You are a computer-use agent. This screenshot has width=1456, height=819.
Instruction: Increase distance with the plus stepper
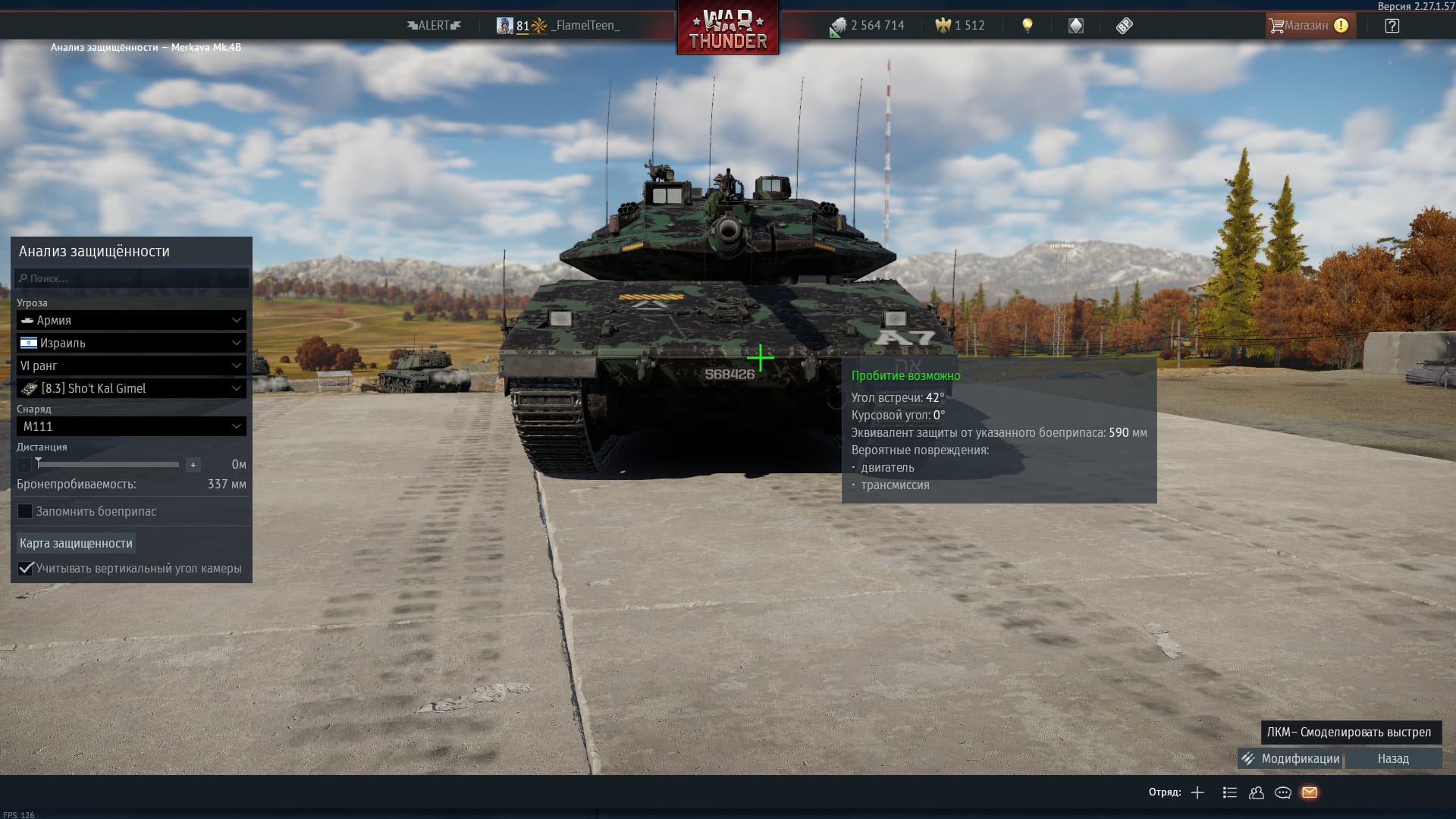click(x=193, y=465)
